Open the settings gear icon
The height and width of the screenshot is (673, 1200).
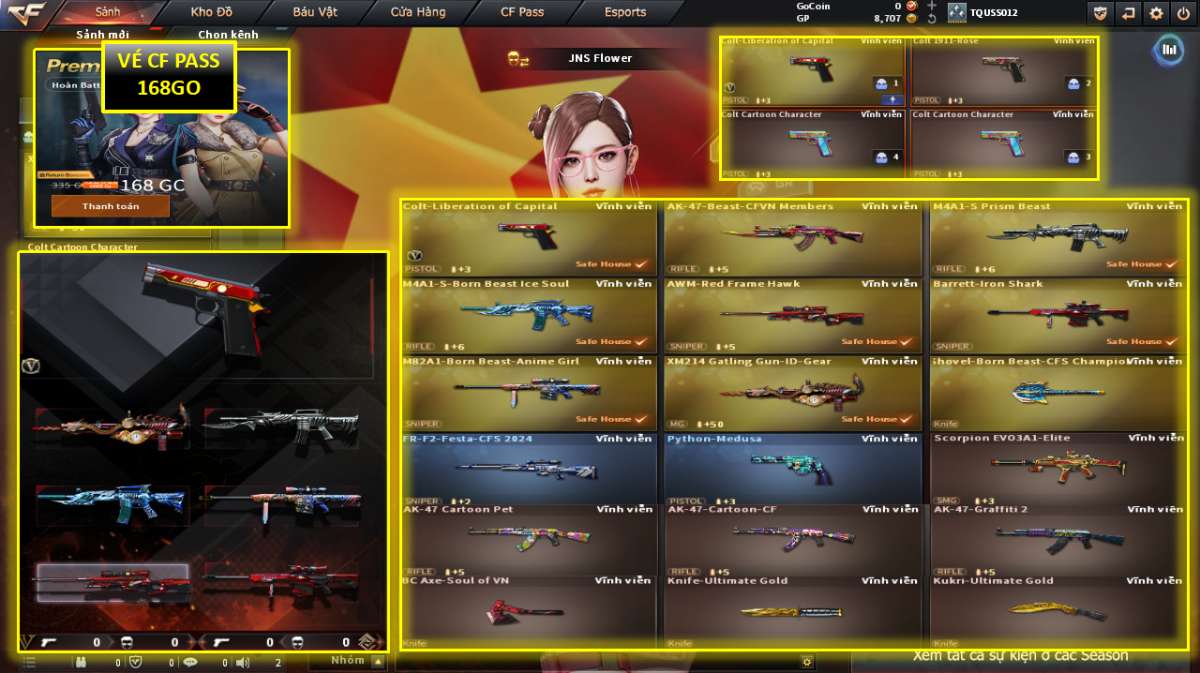coord(1156,13)
